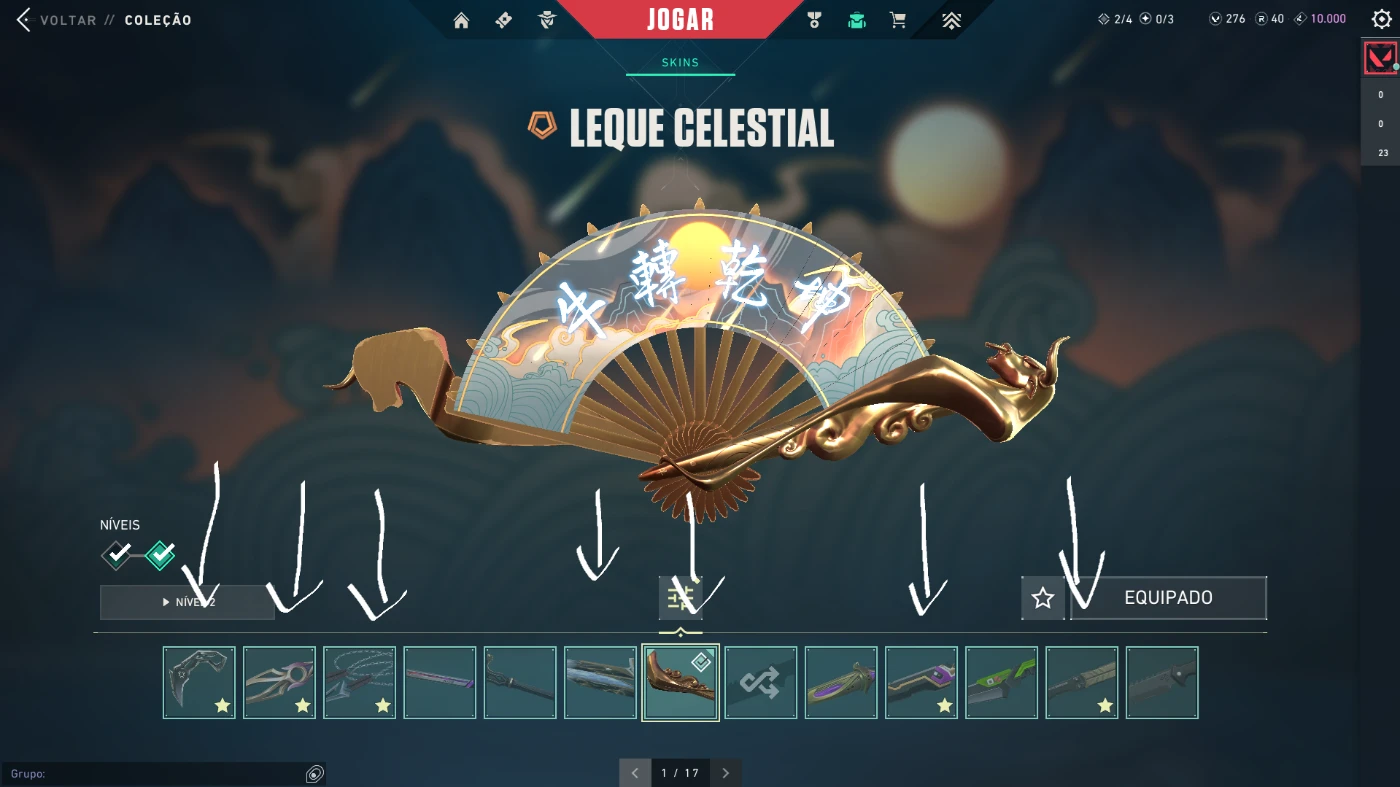The image size is (1400, 787).
Task: Select the second level checkmark diamond
Action: pyautogui.click(x=160, y=554)
